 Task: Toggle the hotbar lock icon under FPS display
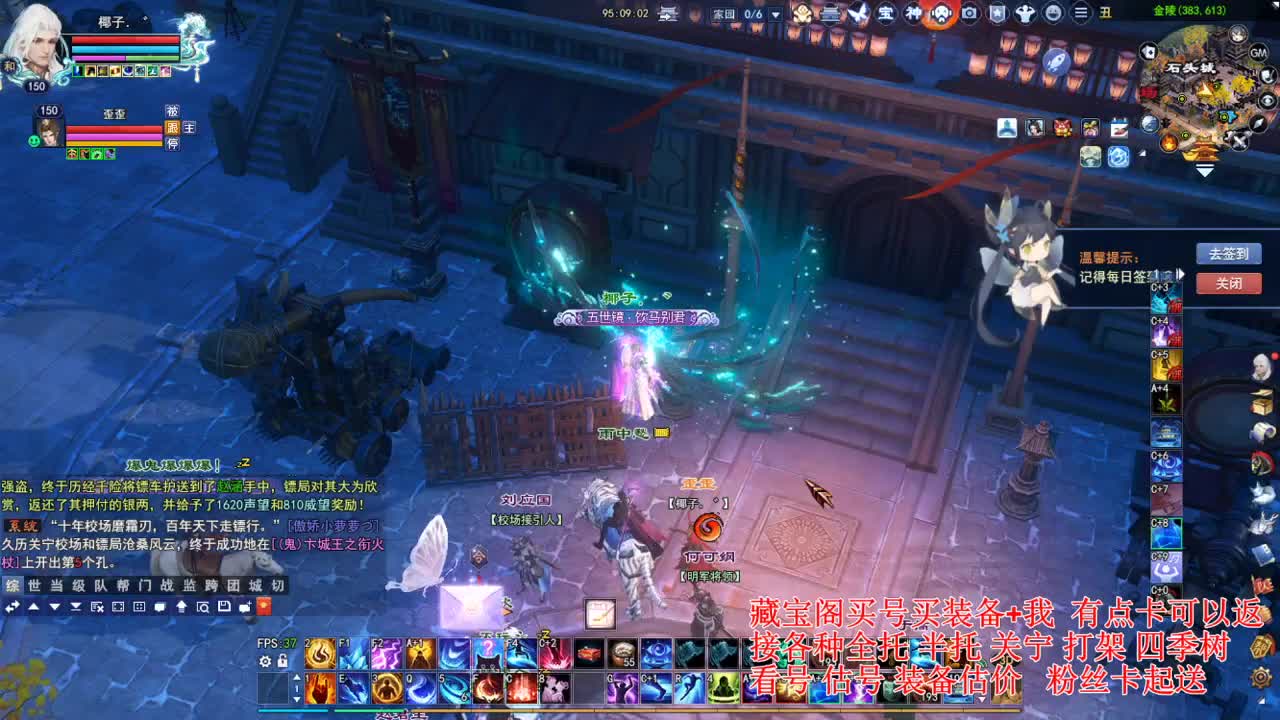pos(281,661)
